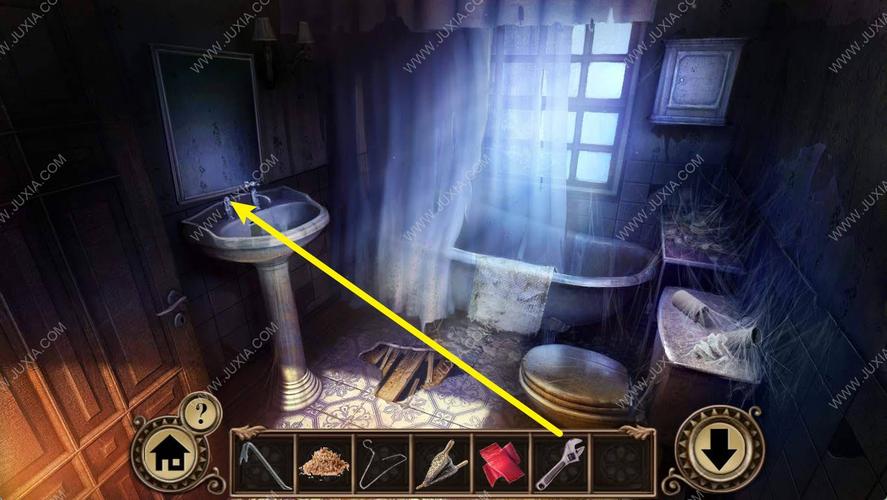The image size is (887, 500).
Task: Pick the sawdust pile inventory slot
Action: [x=323, y=464]
